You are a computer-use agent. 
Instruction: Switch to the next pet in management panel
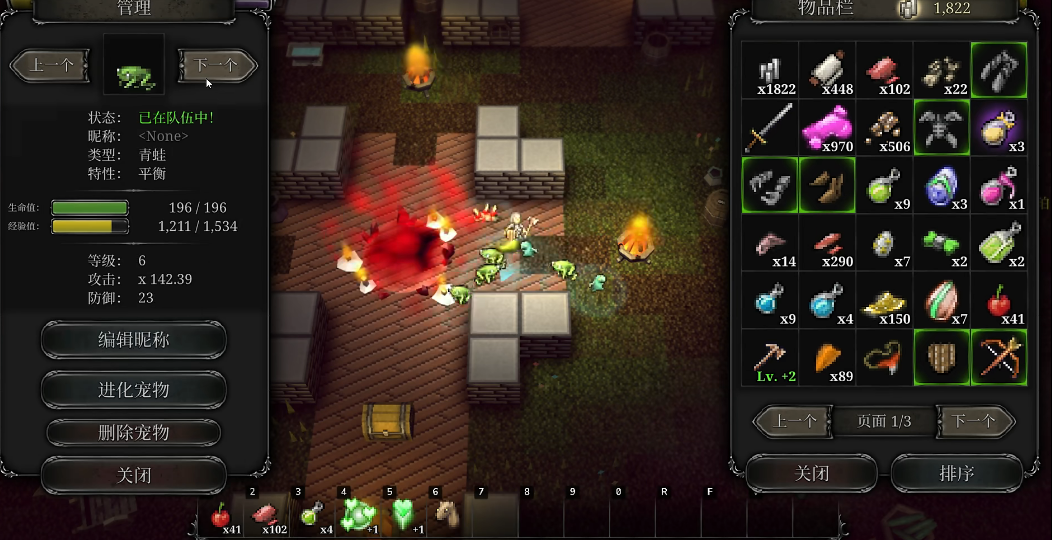216,66
